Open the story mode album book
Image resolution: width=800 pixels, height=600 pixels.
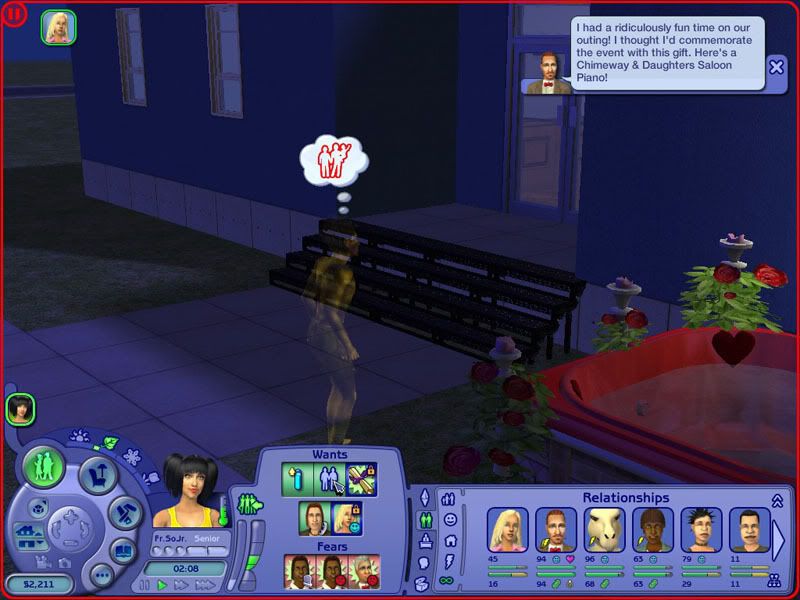tap(121, 550)
